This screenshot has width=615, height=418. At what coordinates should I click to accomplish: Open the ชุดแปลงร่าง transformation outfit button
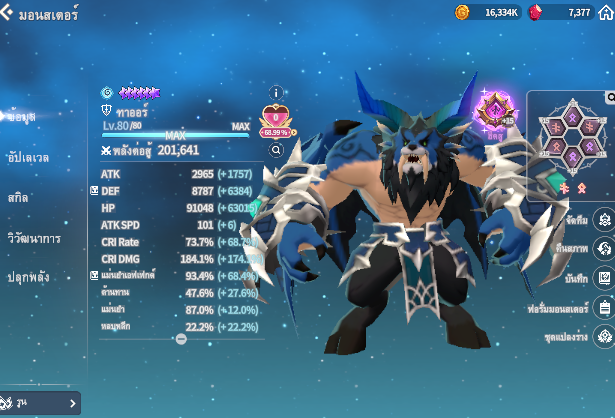click(x=604, y=336)
